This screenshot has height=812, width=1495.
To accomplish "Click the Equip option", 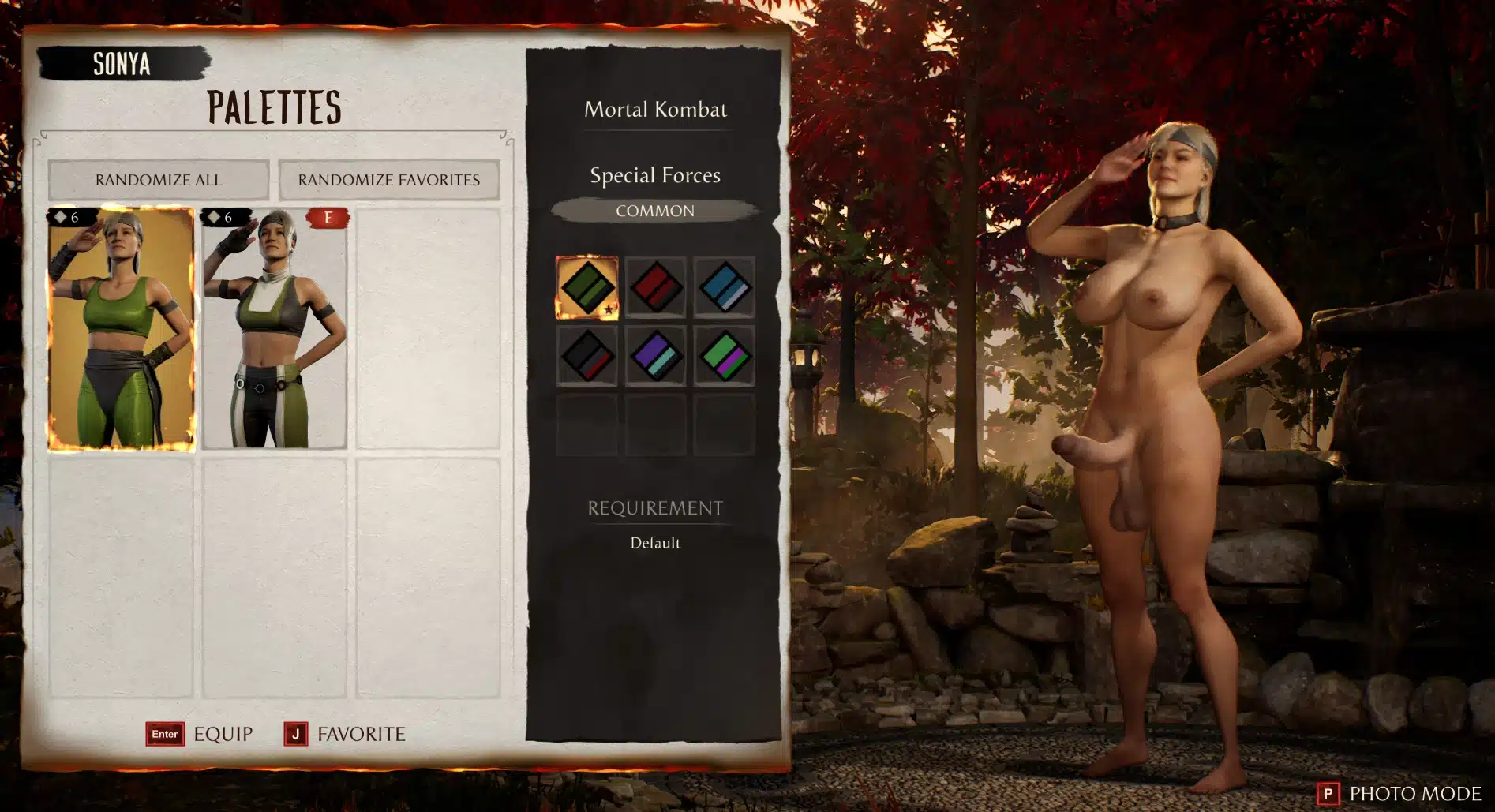I will 200,734.
